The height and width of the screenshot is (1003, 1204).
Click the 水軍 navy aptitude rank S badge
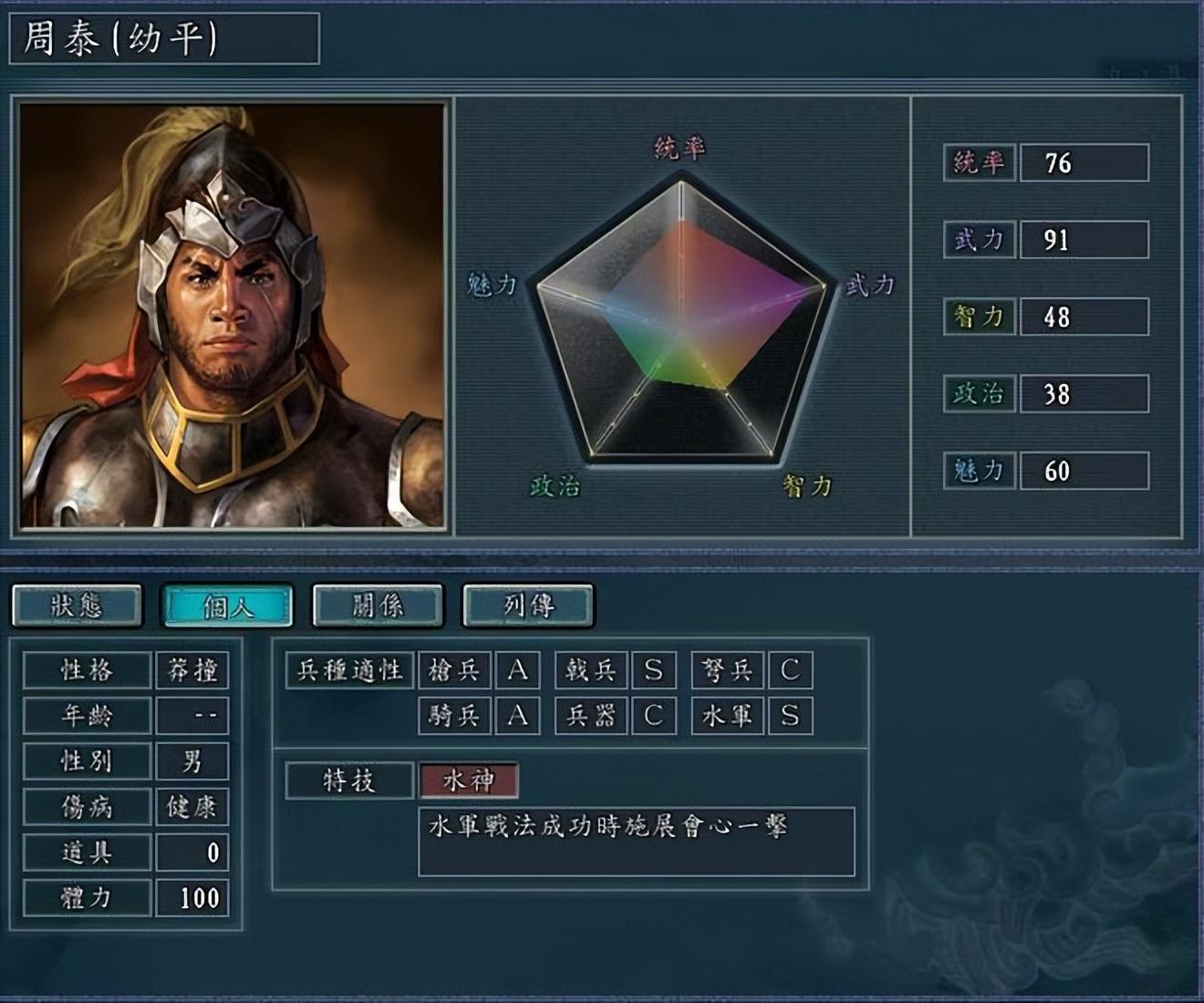pos(790,717)
